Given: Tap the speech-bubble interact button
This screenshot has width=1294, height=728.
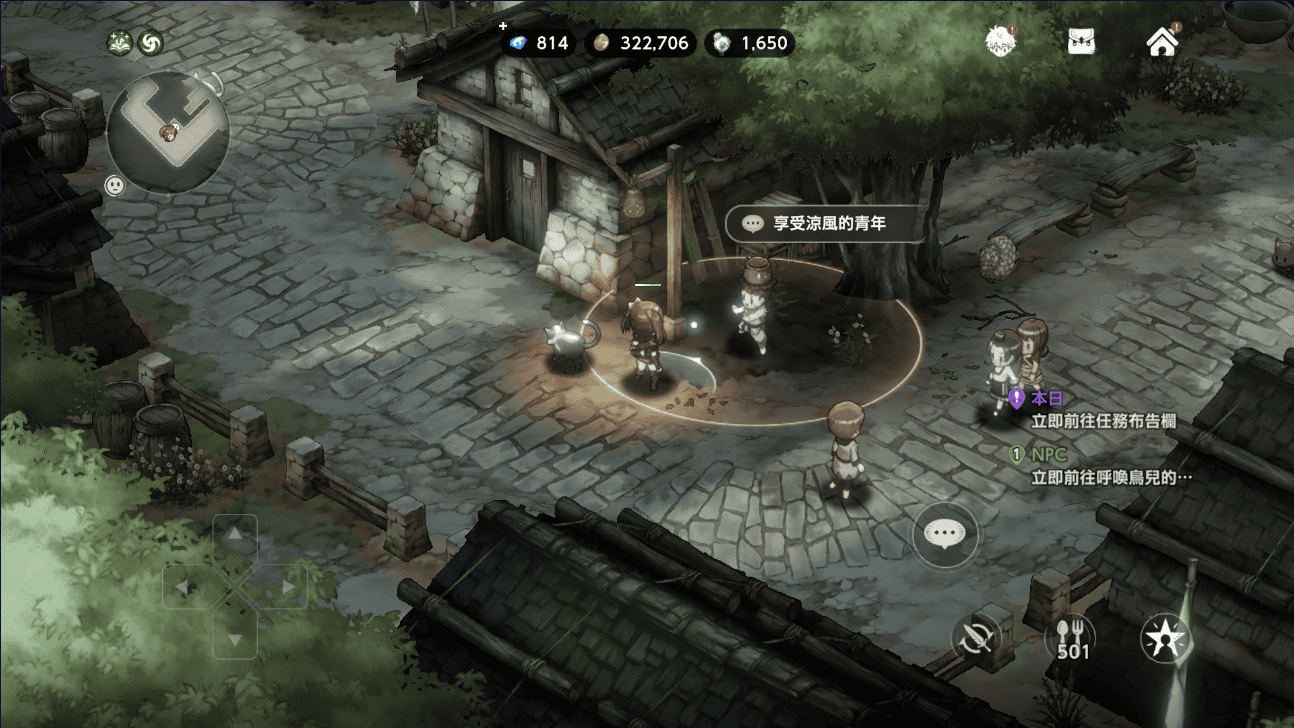Looking at the screenshot, I should (945, 534).
